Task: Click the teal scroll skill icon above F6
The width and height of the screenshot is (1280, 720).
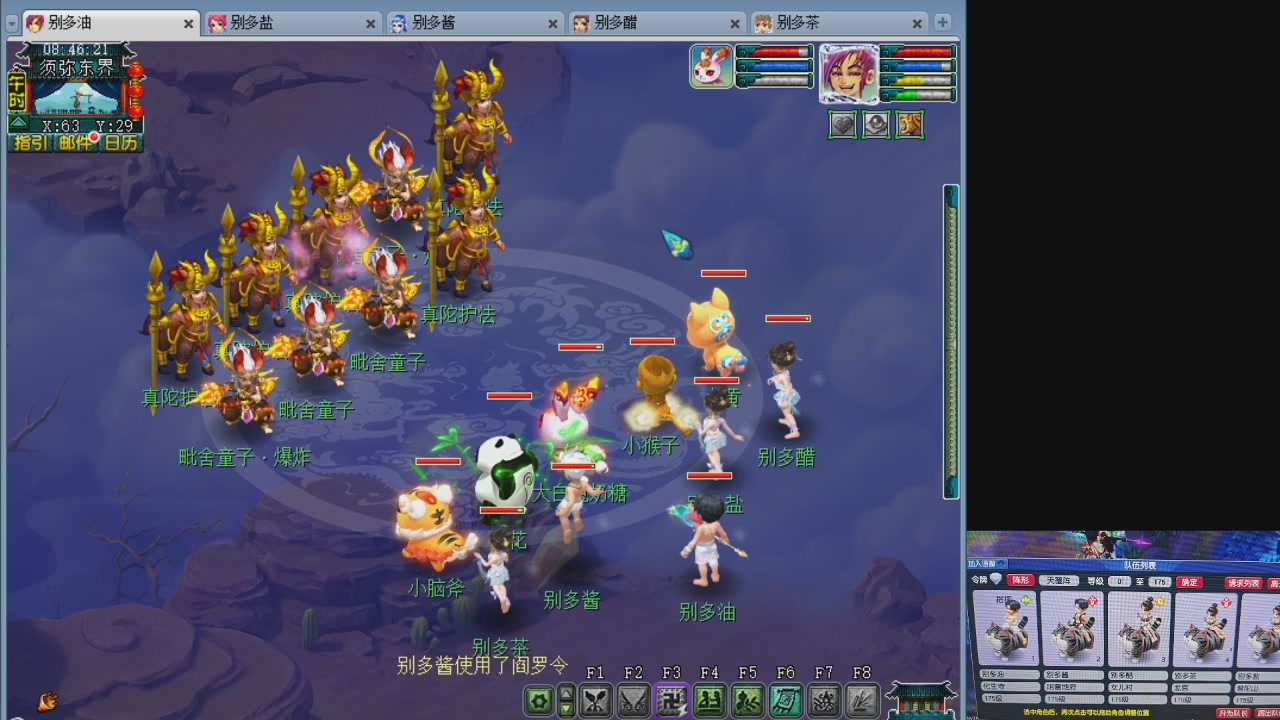Action: click(787, 700)
